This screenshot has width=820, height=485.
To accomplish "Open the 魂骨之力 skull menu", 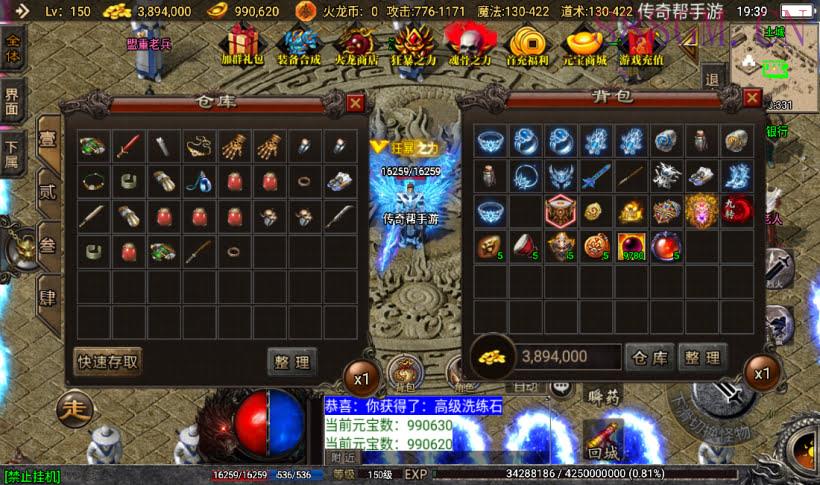I will [x=470, y=44].
